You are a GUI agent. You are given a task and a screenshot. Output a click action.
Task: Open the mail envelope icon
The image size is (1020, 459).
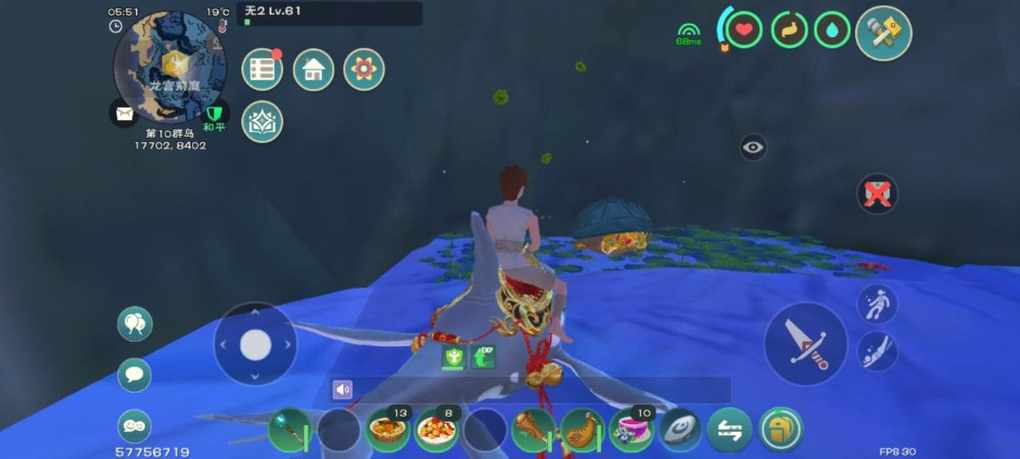124,113
